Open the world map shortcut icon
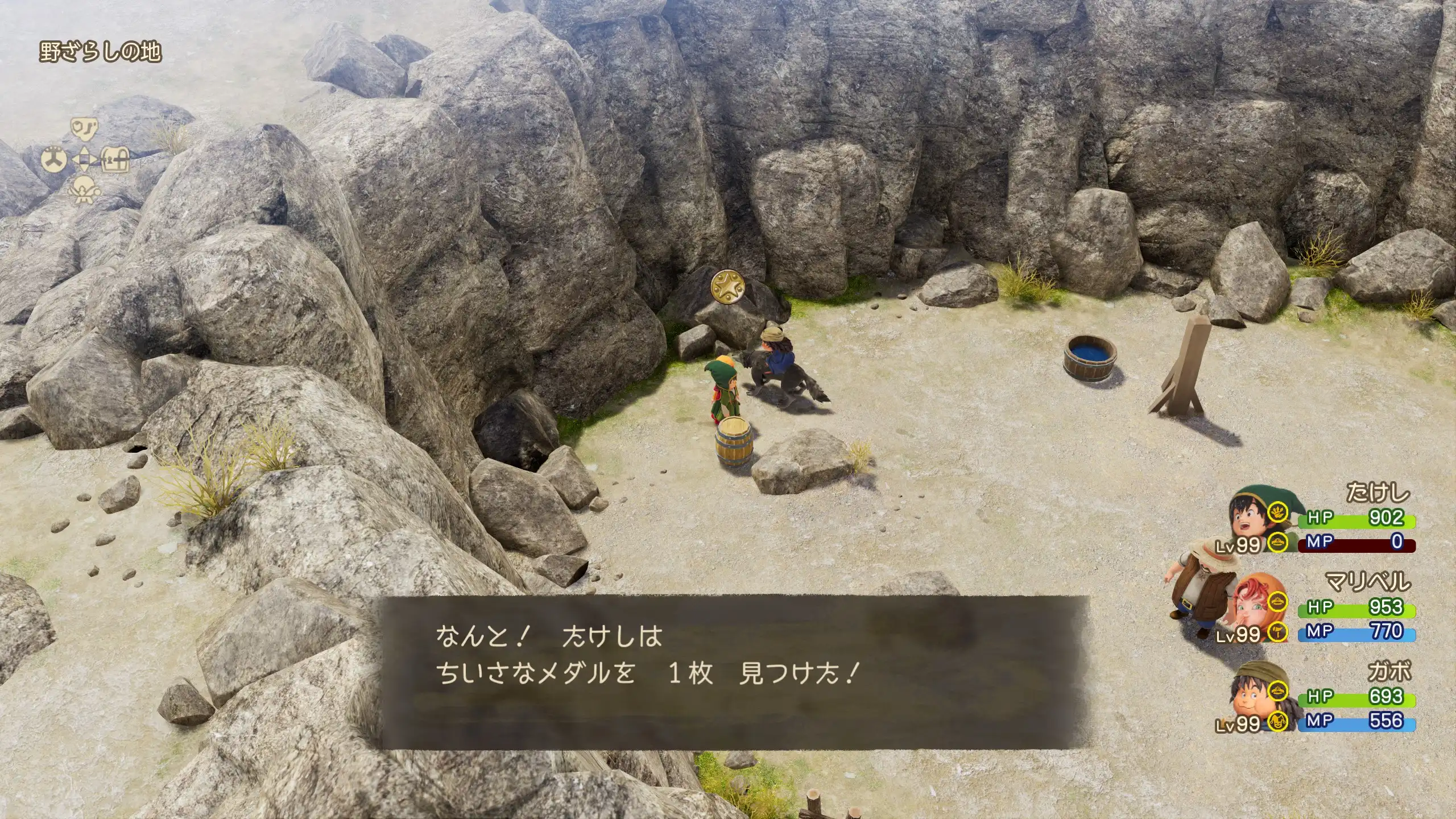 (x=84, y=130)
